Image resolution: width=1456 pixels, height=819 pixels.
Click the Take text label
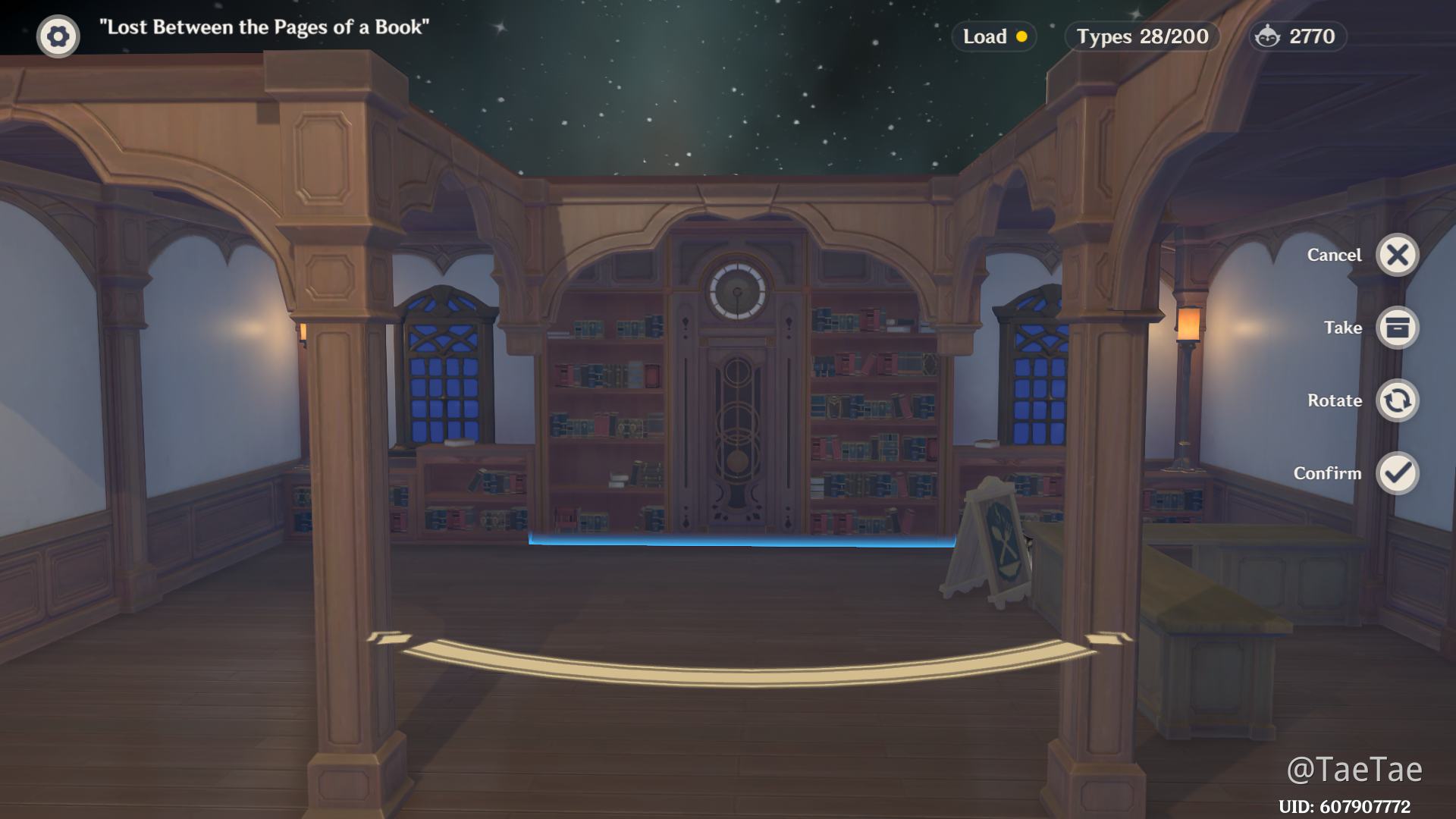1341,328
